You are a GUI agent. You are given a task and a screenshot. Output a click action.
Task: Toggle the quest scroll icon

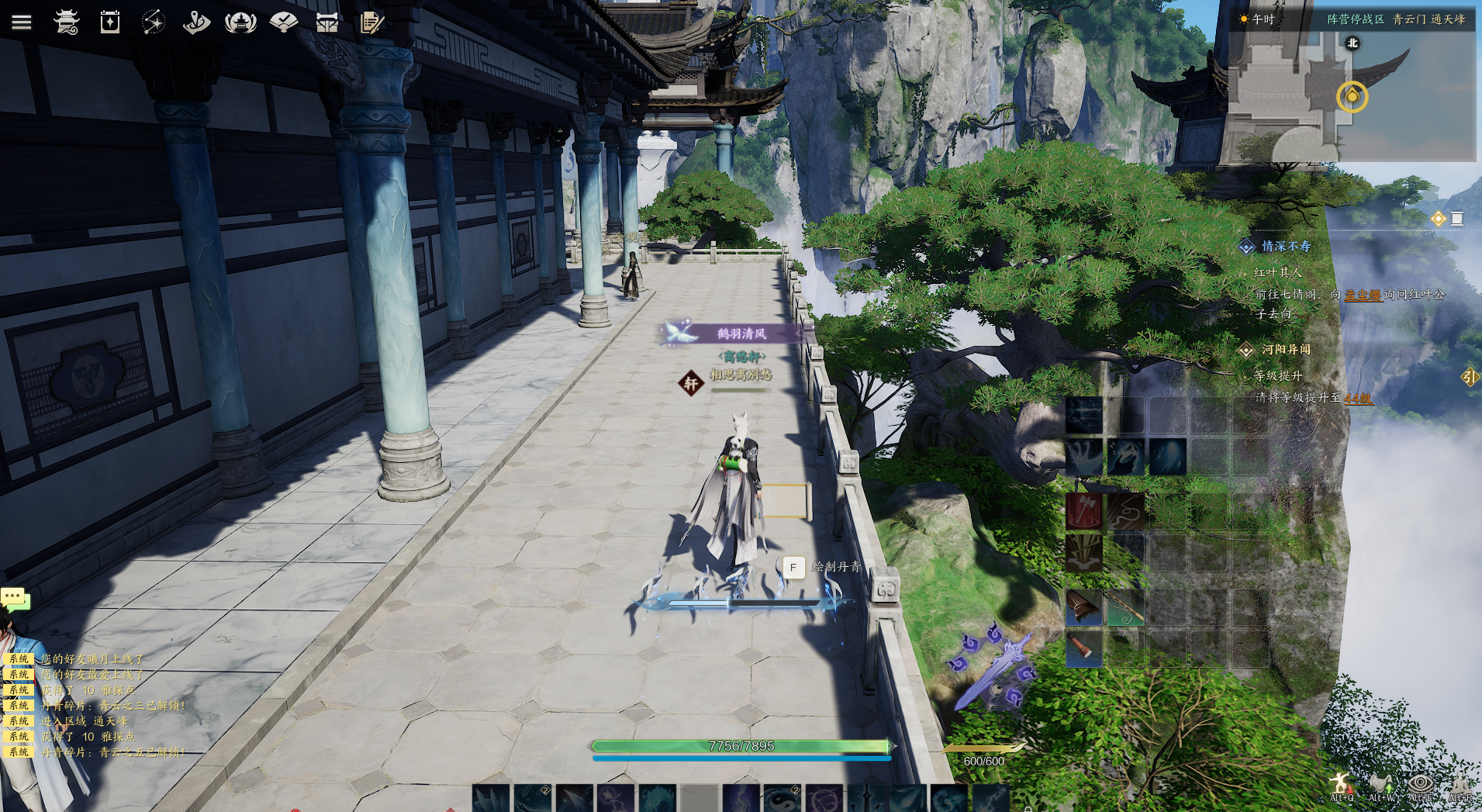(1457, 219)
